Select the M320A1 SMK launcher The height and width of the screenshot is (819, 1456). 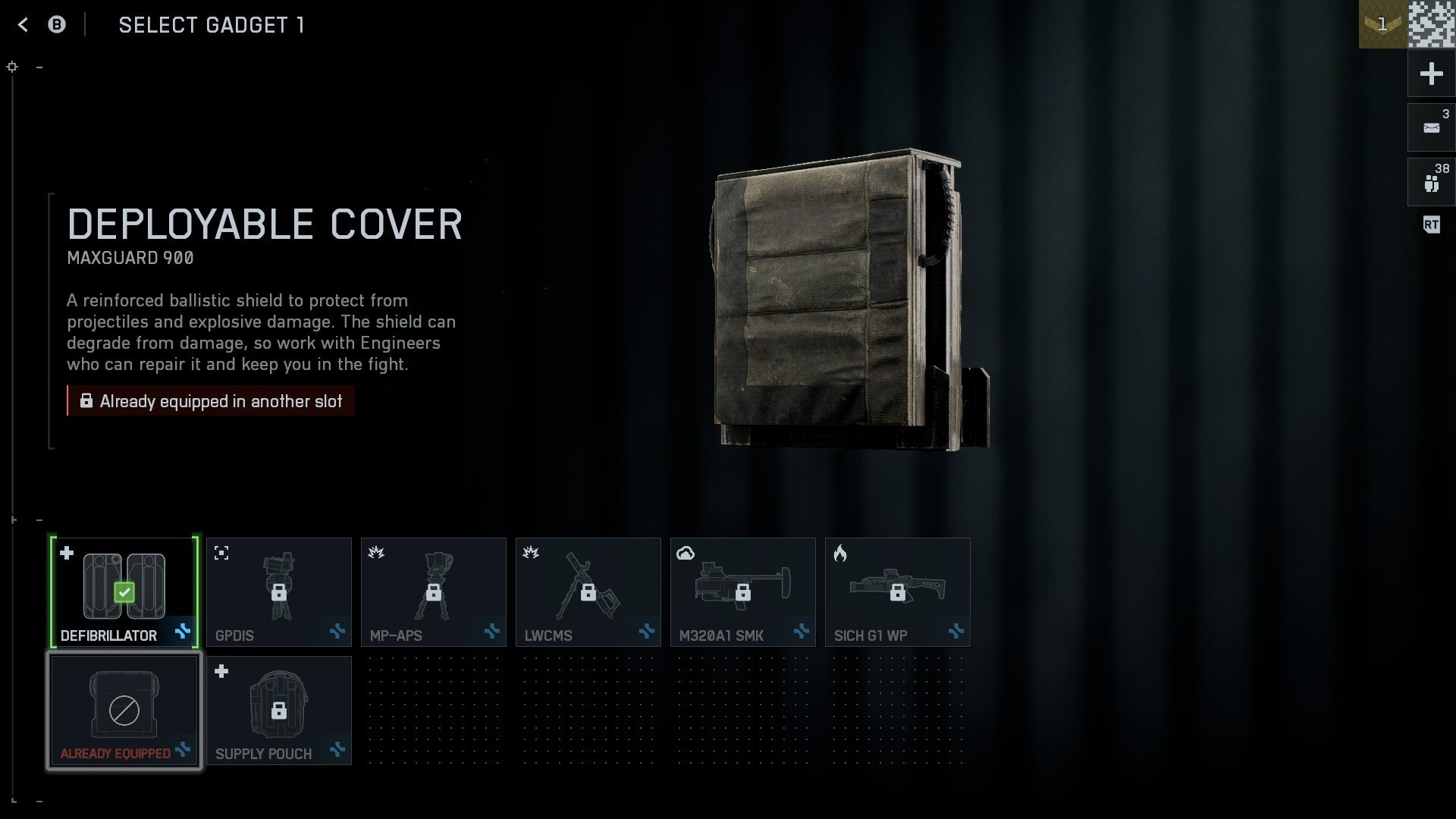[x=742, y=591]
